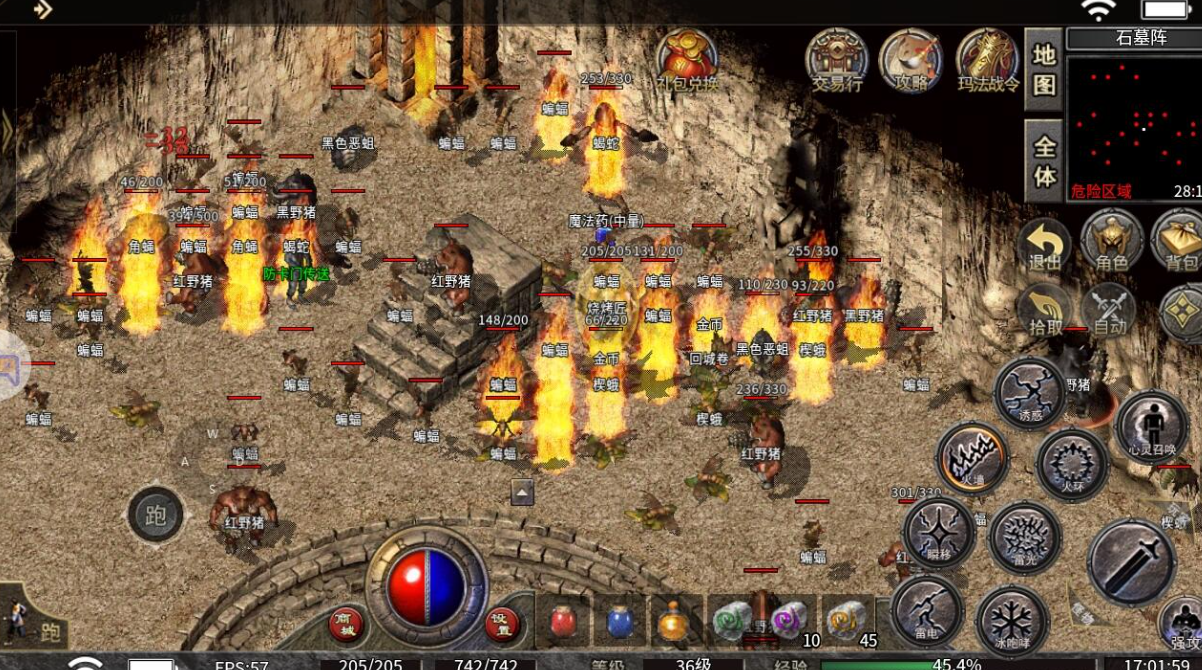Open the 角色 character sheet
This screenshot has width=1202, height=670.
[x=1111, y=243]
